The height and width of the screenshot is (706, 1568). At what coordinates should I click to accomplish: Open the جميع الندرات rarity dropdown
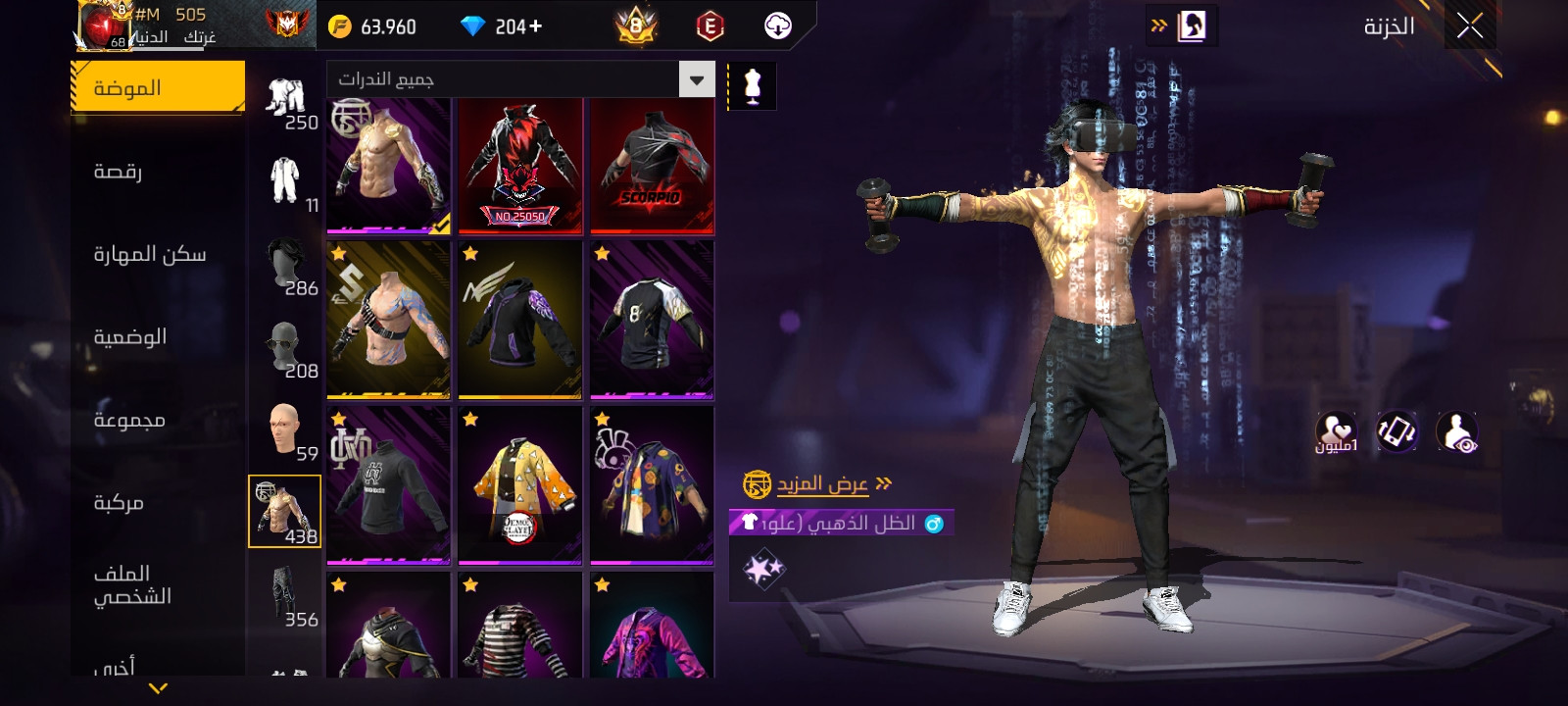pos(520,79)
